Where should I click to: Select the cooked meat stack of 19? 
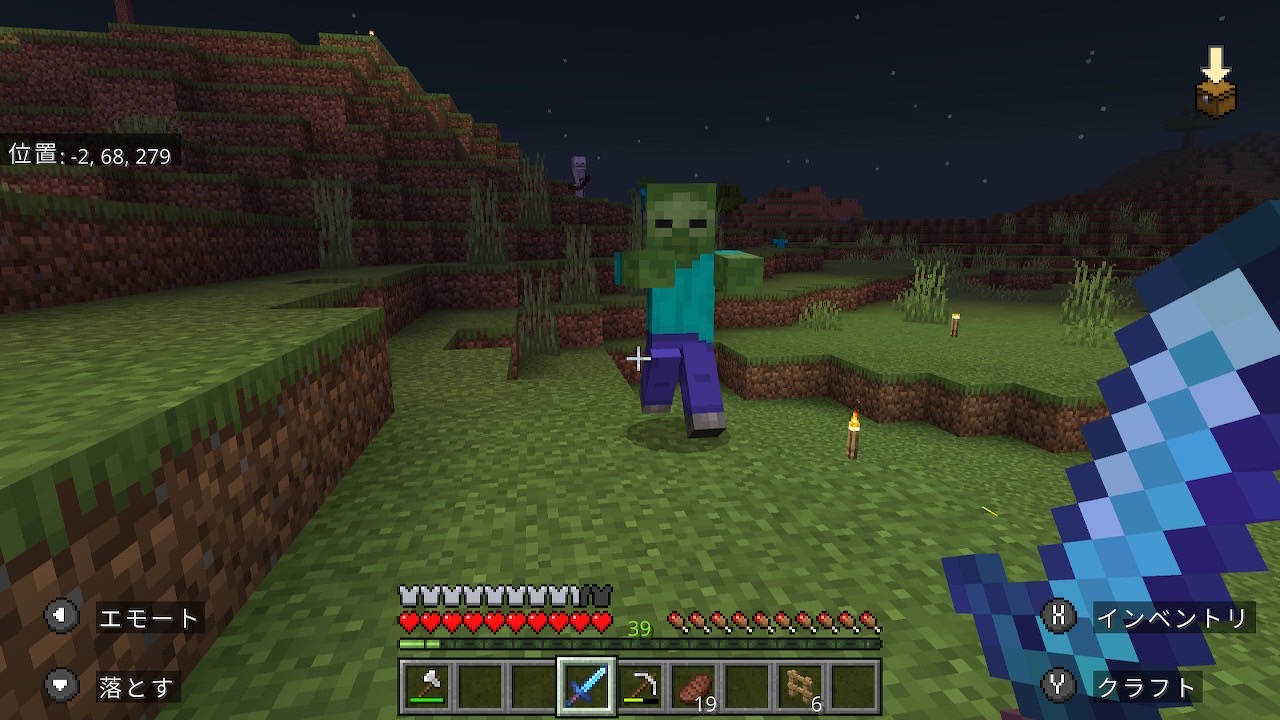[694, 686]
